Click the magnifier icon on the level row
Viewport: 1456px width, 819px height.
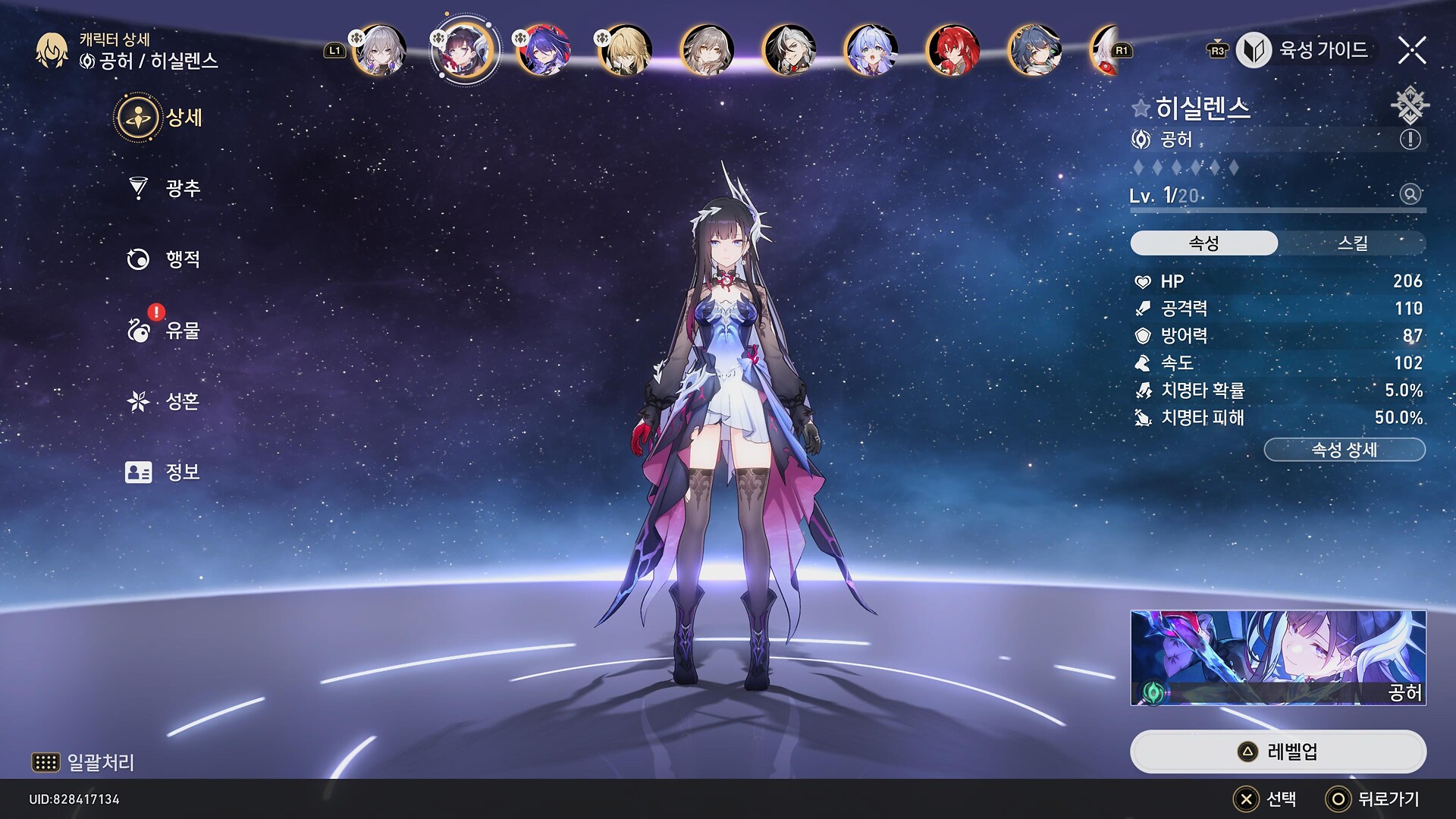1410,194
